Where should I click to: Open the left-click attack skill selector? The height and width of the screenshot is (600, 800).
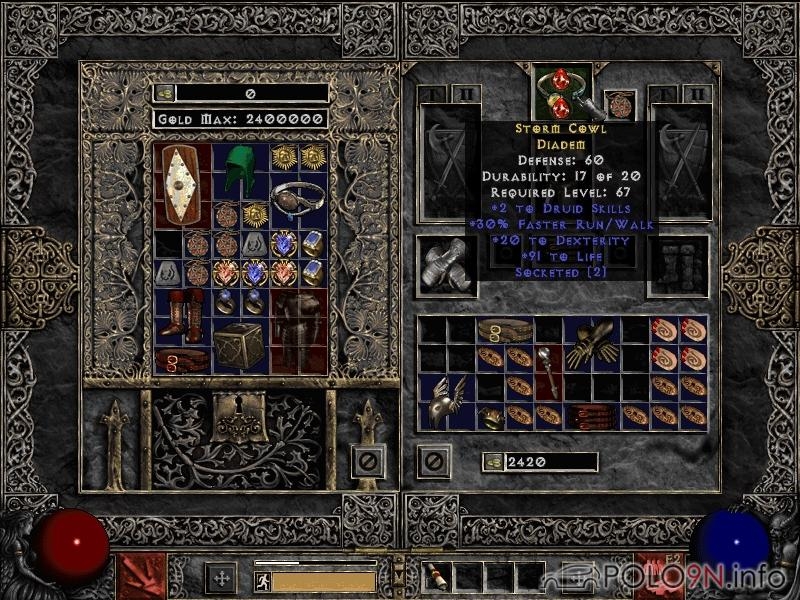coord(142,575)
